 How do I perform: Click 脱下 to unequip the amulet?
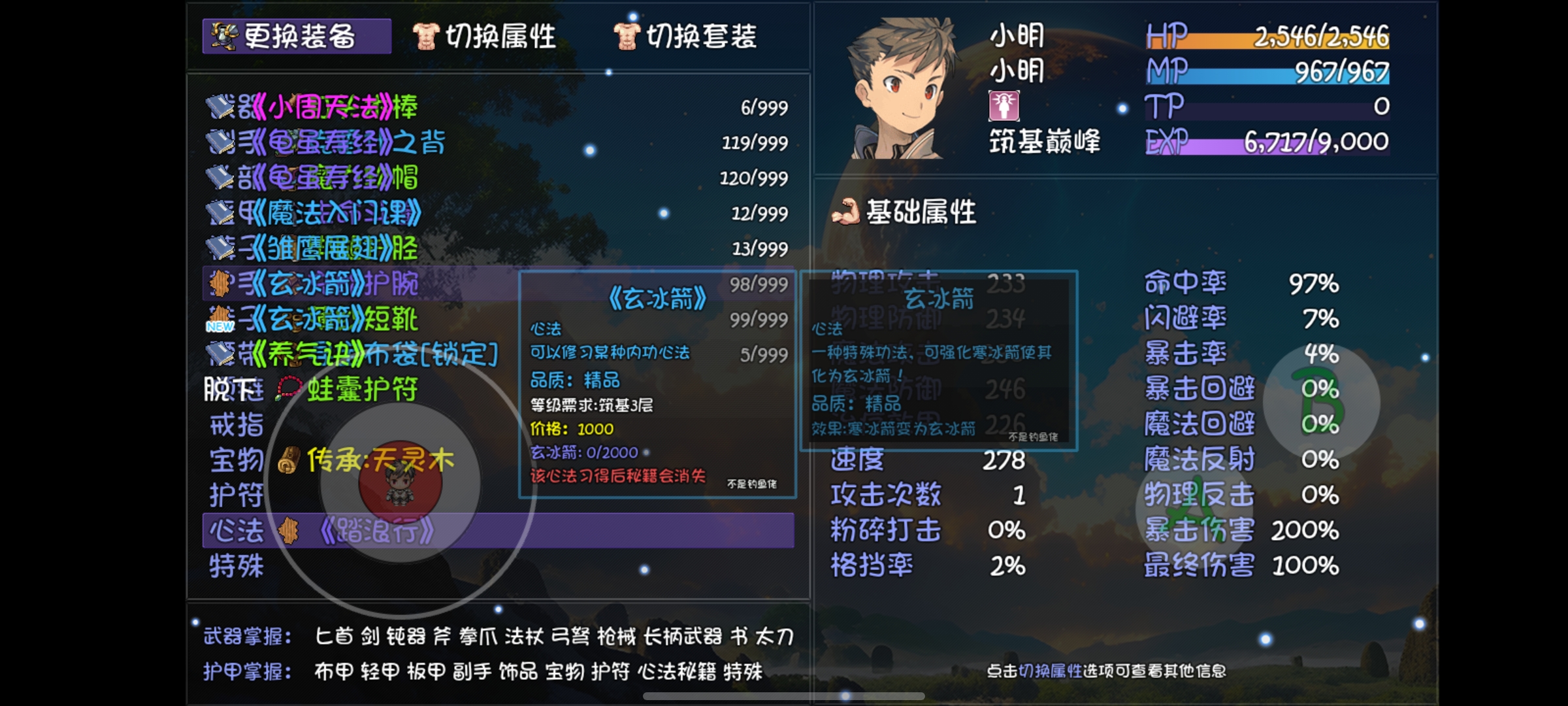point(232,390)
